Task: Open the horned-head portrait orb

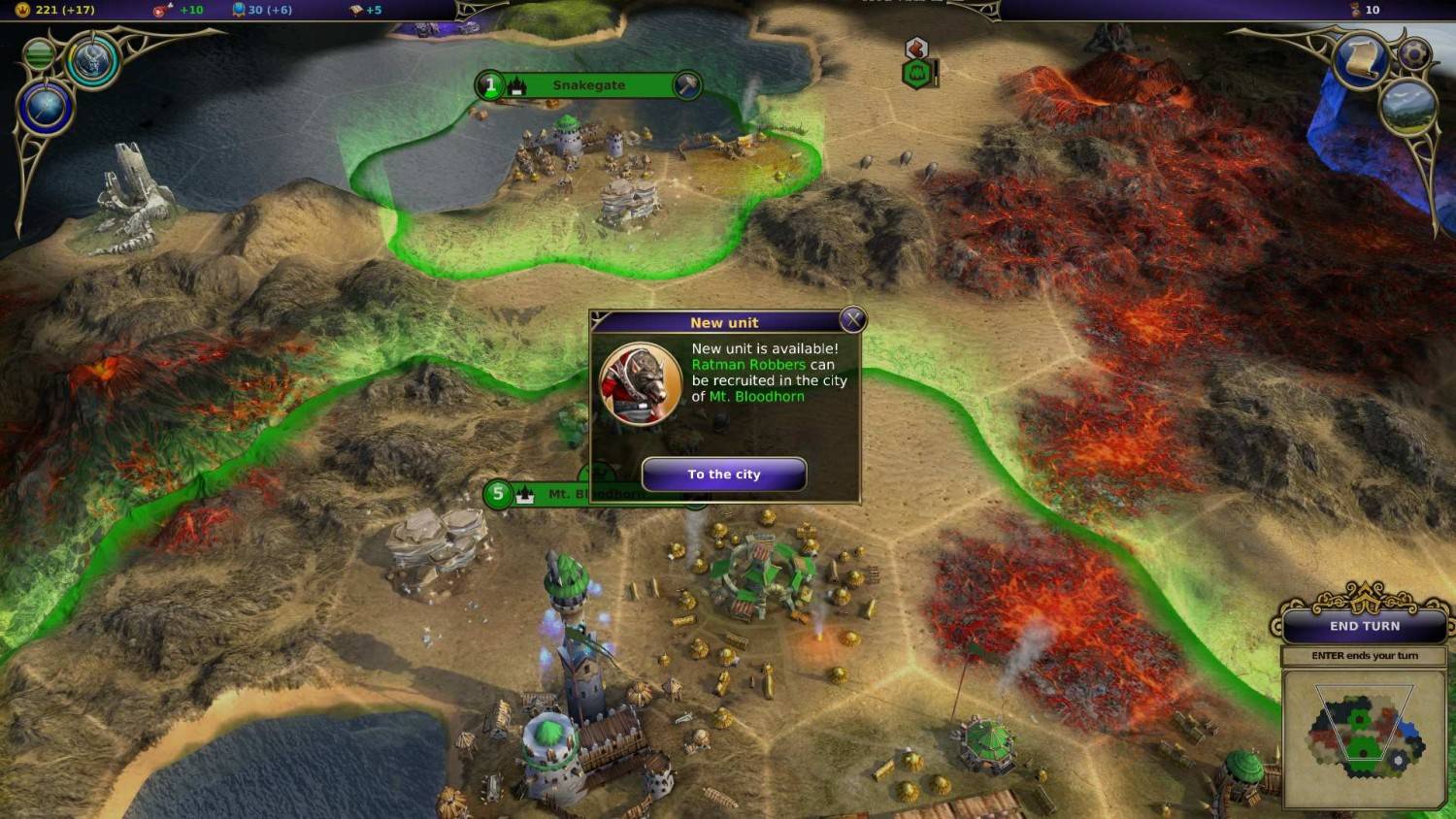Action: coord(93,60)
